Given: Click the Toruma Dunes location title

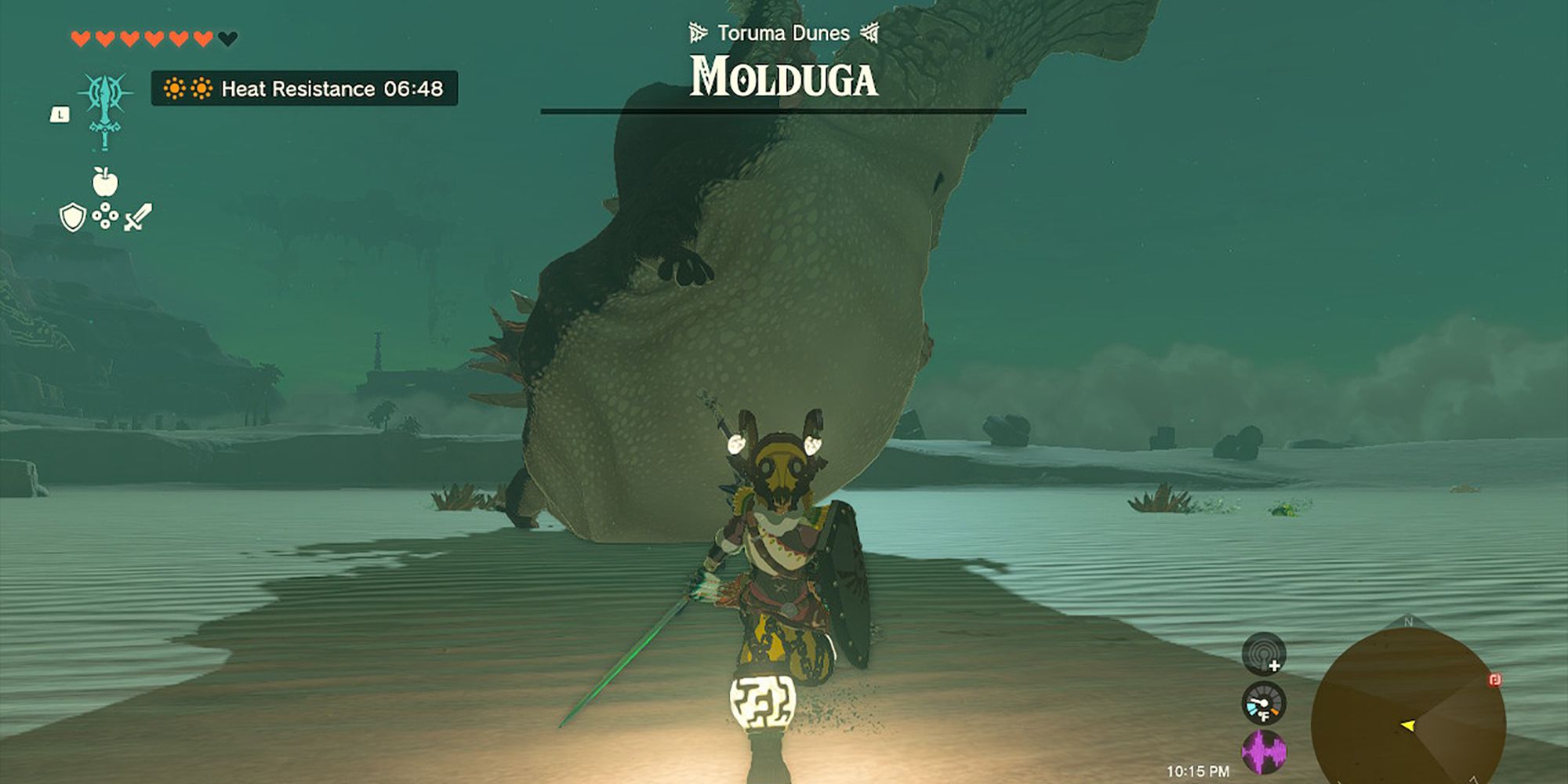Looking at the screenshot, I should pos(782,33).
